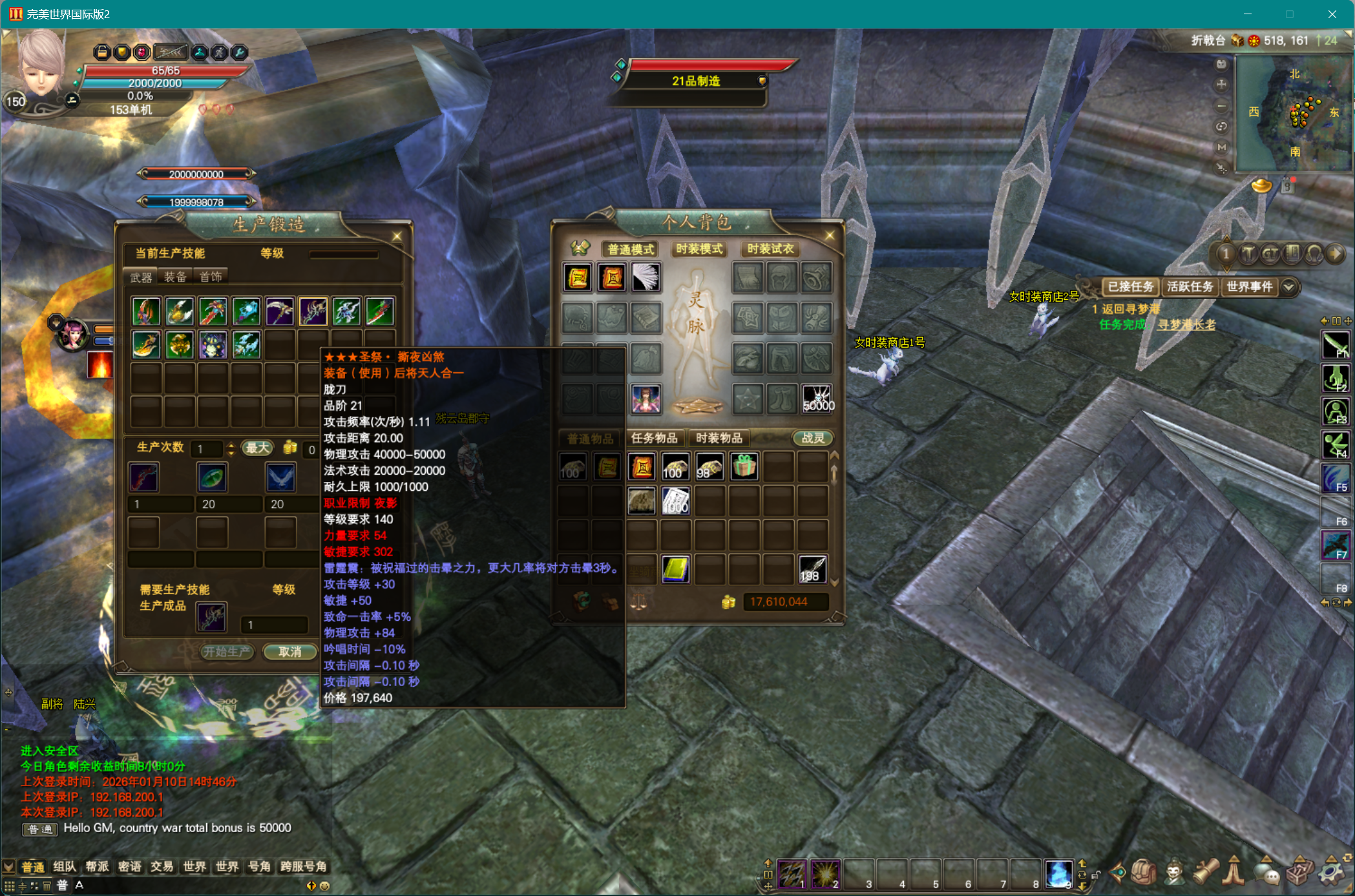This screenshot has height=896, width=1355.
Task: Show the 任务物品 quest items tab
Action: (654, 438)
